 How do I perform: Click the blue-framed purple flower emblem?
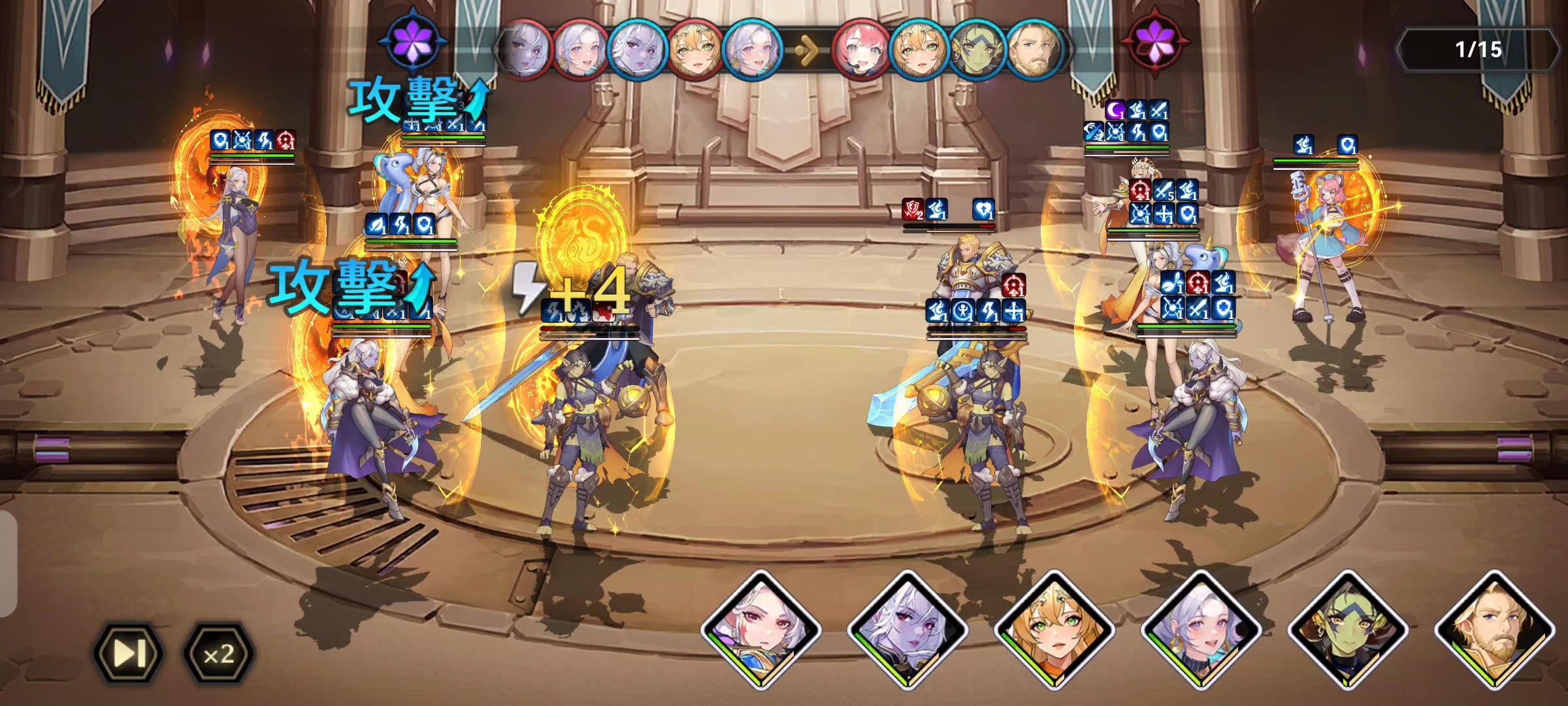[x=414, y=41]
